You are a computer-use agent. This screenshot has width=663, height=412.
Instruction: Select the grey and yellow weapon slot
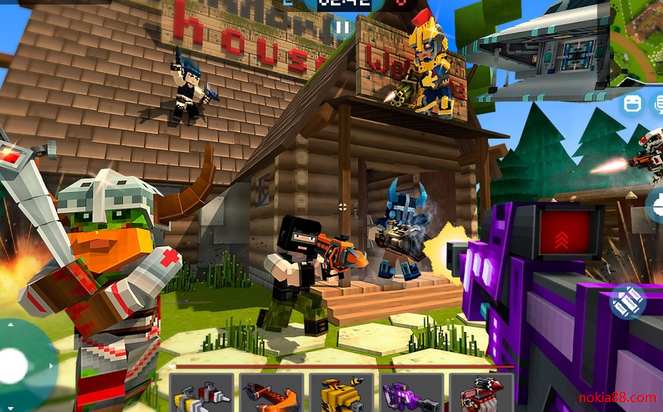[x=201, y=392]
